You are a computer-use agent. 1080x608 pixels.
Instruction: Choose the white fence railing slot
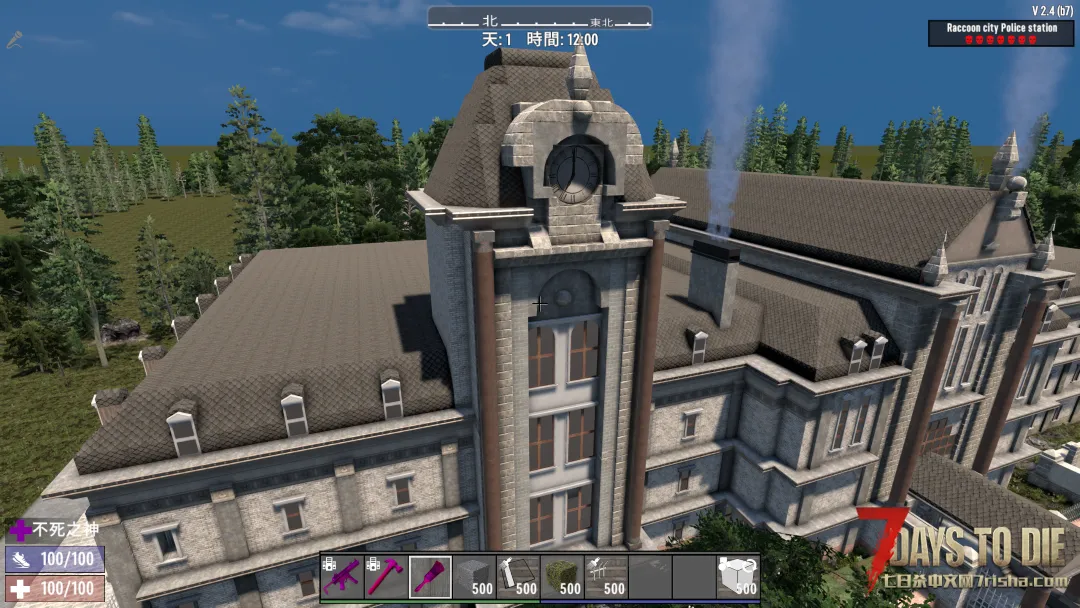[605, 577]
